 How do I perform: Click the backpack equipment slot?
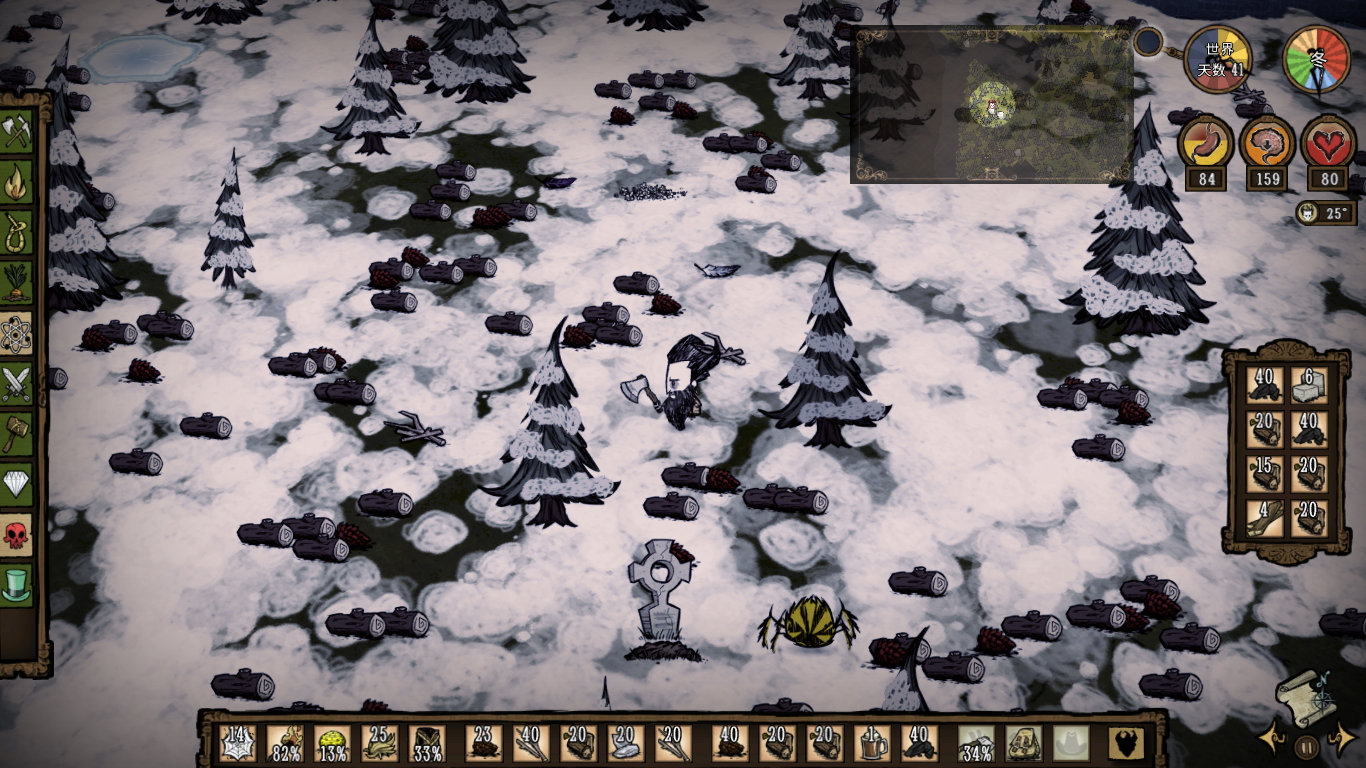(x=1024, y=743)
